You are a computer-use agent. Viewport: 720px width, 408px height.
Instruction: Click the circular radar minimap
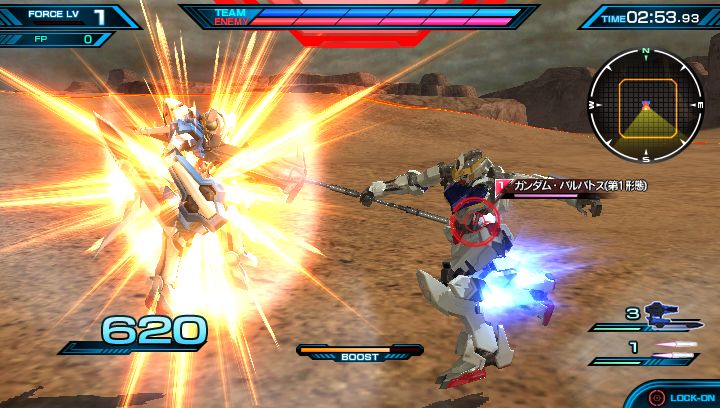[646, 104]
